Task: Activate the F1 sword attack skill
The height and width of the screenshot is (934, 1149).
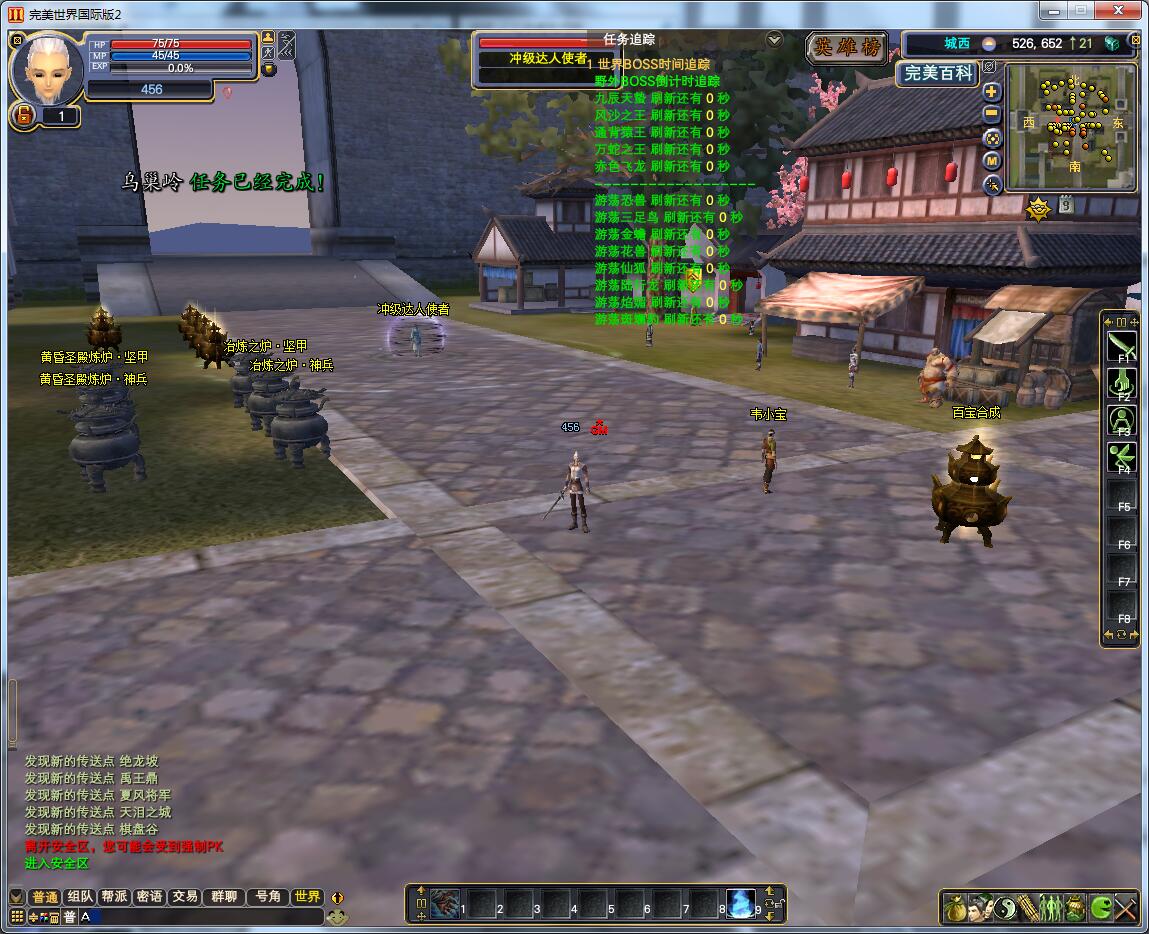Action: pos(1121,347)
